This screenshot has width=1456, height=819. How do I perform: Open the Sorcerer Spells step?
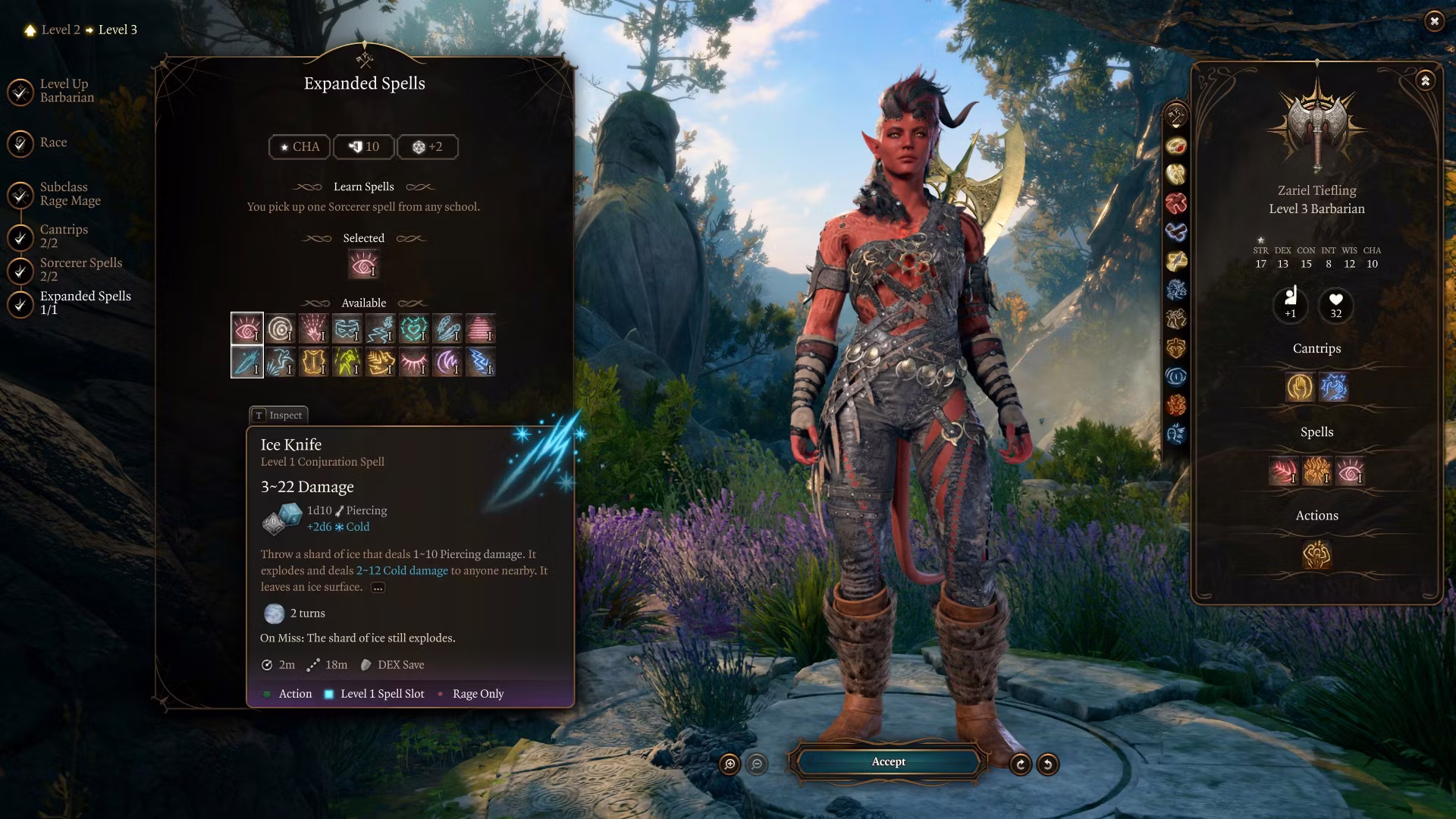click(80, 269)
